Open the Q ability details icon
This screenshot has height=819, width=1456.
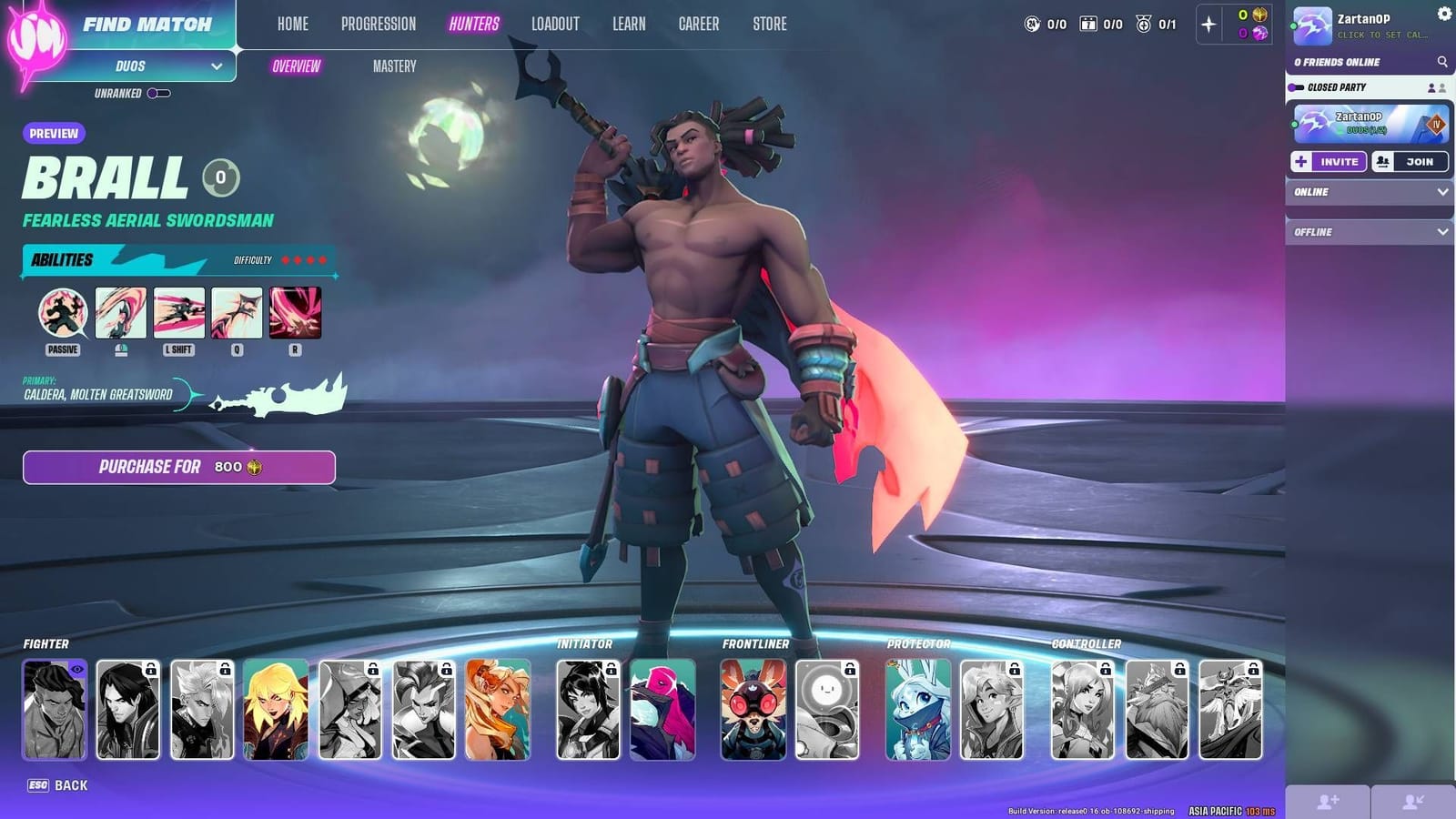point(236,314)
